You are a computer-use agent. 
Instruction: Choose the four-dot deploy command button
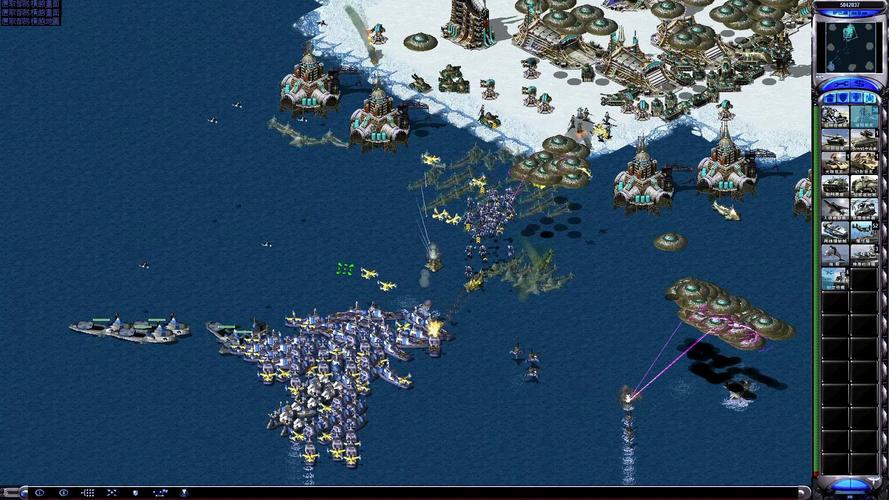[111, 493]
